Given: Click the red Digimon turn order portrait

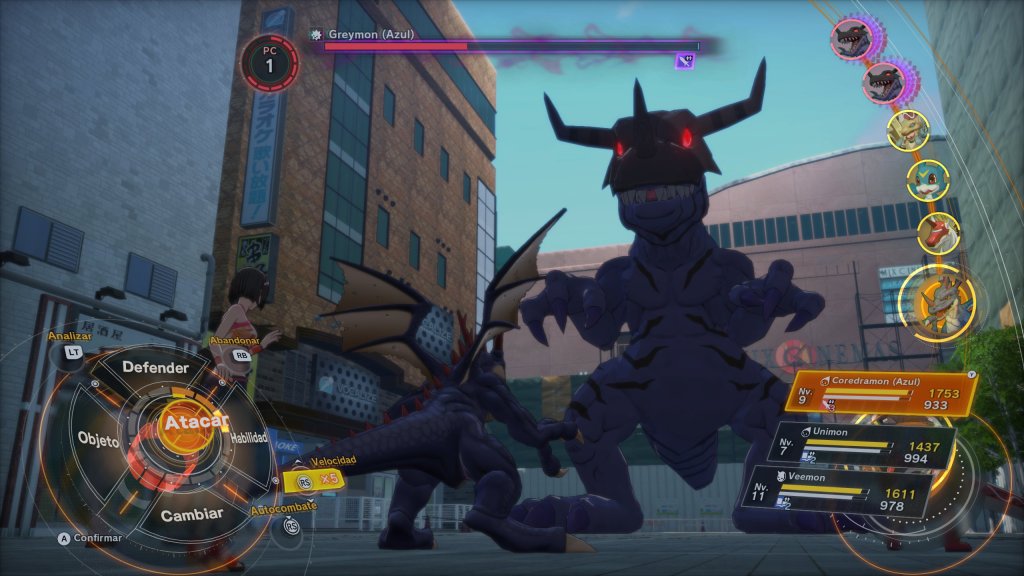Looking at the screenshot, I should click(x=937, y=233).
